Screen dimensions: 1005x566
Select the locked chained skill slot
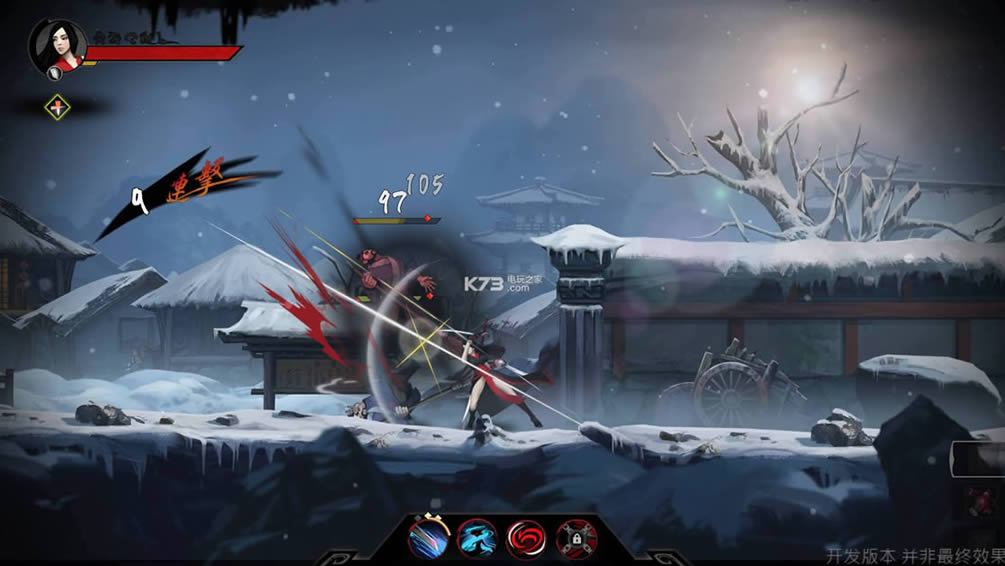(576, 540)
